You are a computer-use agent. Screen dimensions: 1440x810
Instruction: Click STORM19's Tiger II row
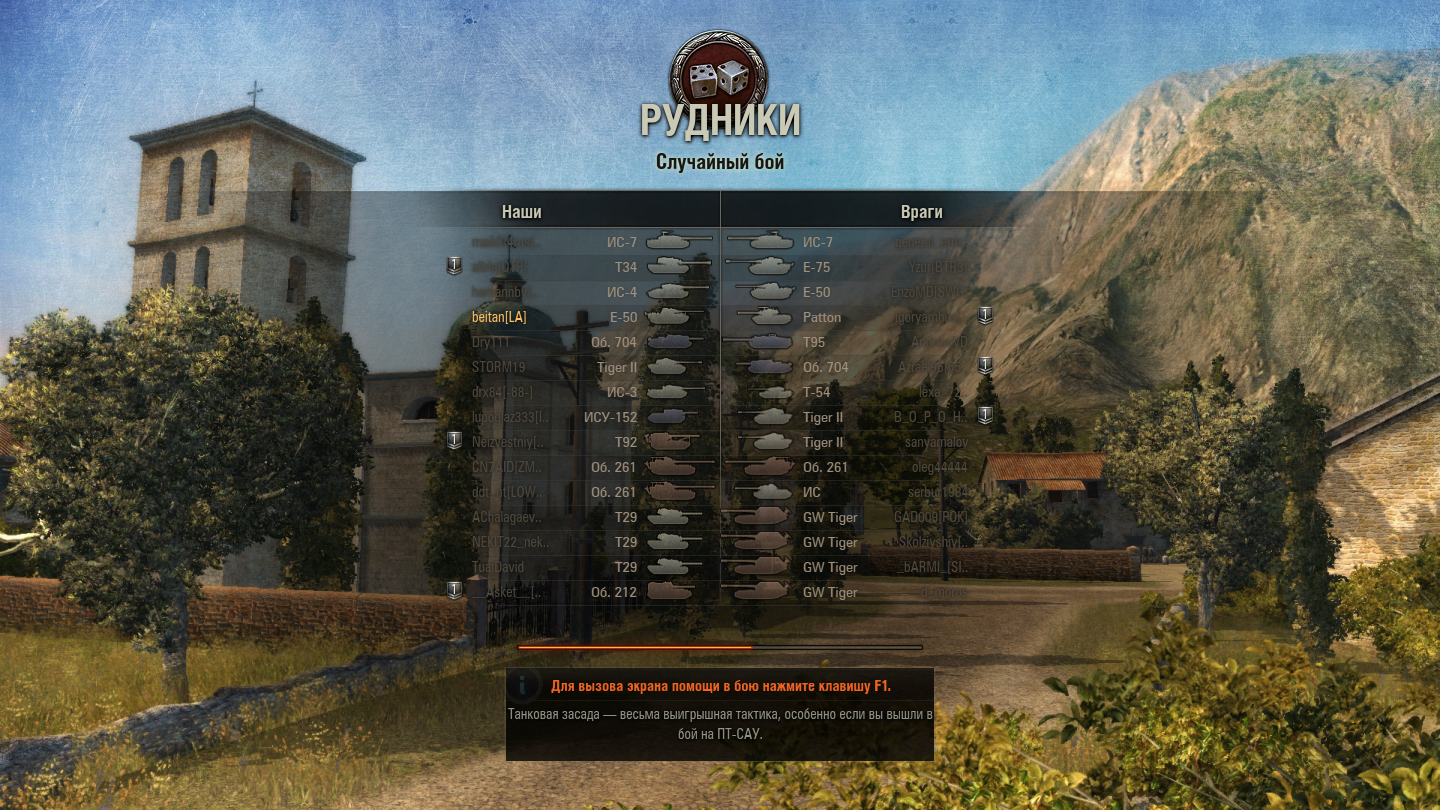[580, 367]
